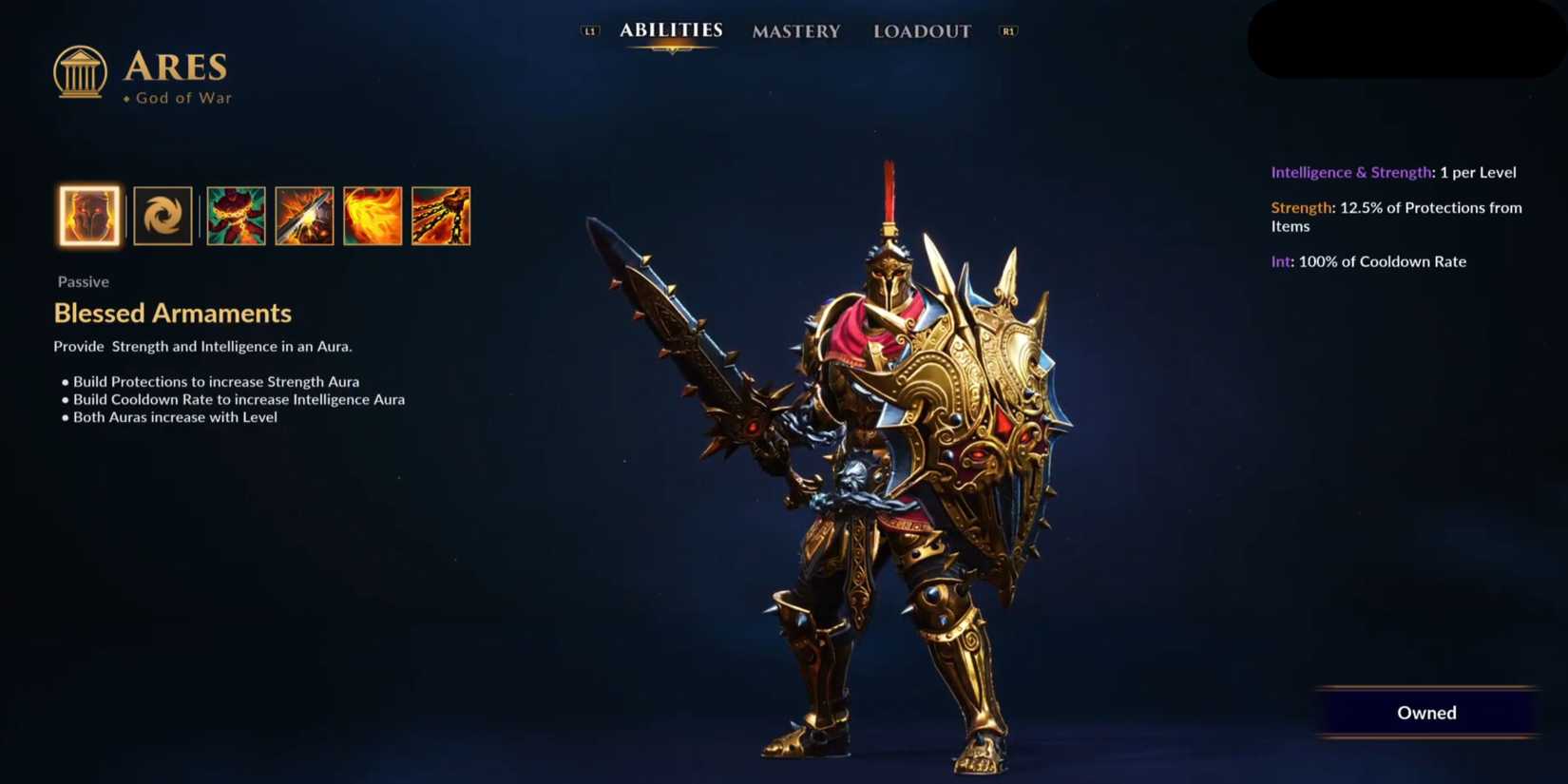Click the Passive label above the ability name
The height and width of the screenshot is (784, 1568).
tap(83, 281)
